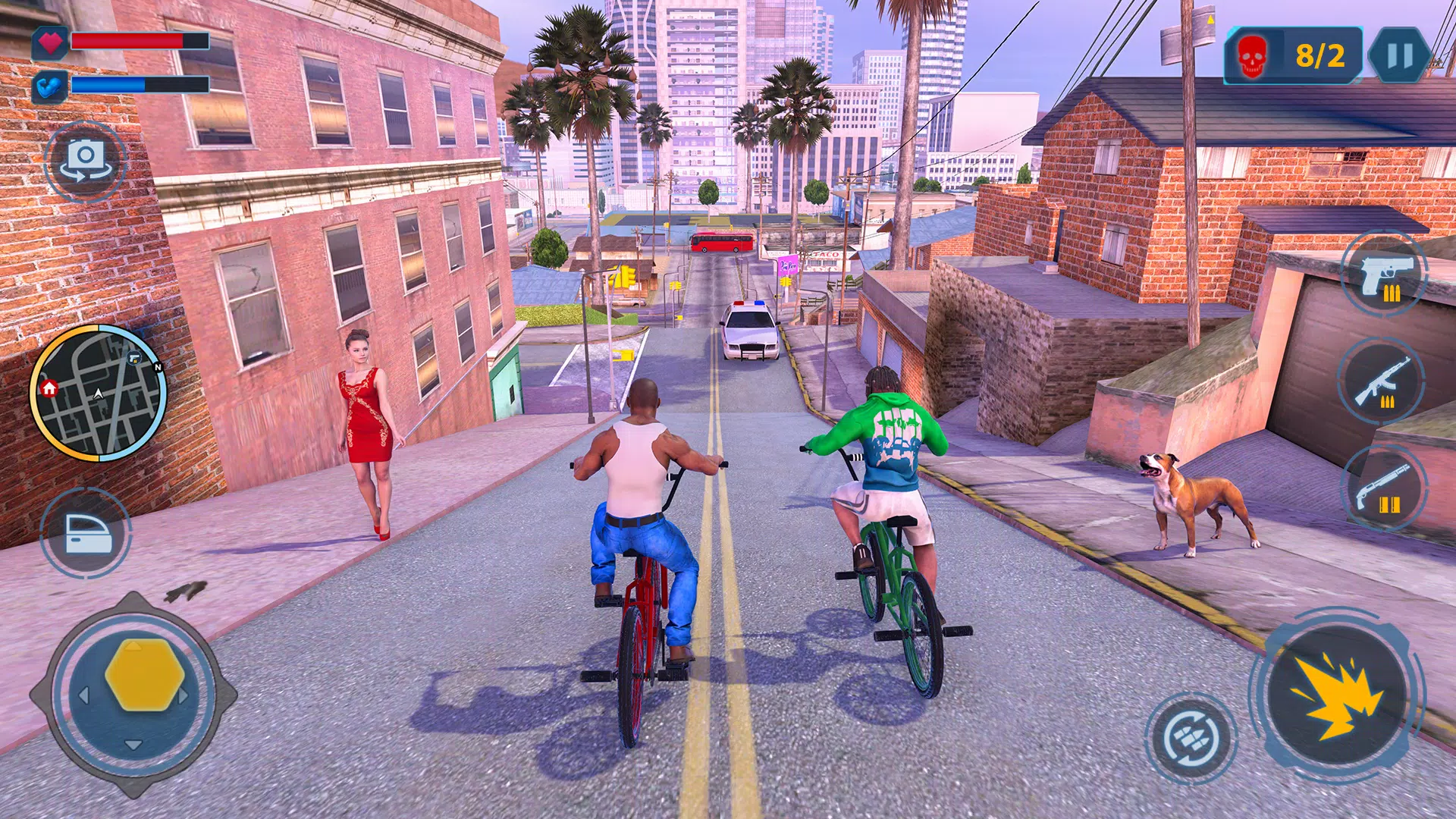Tap the right arrow on the movement joystick
This screenshot has width=1456, height=819.
pos(183,695)
